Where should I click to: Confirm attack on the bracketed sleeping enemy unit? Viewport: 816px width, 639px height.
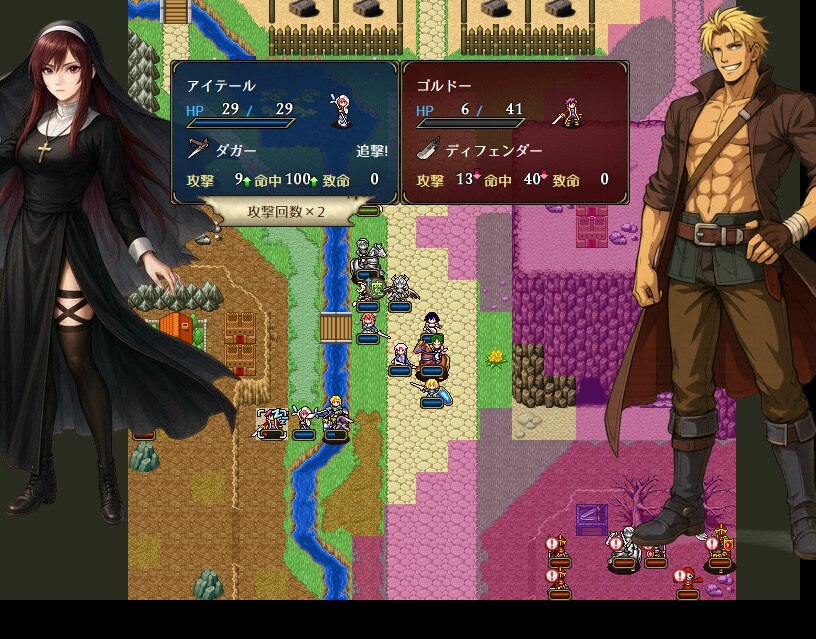click(272, 423)
